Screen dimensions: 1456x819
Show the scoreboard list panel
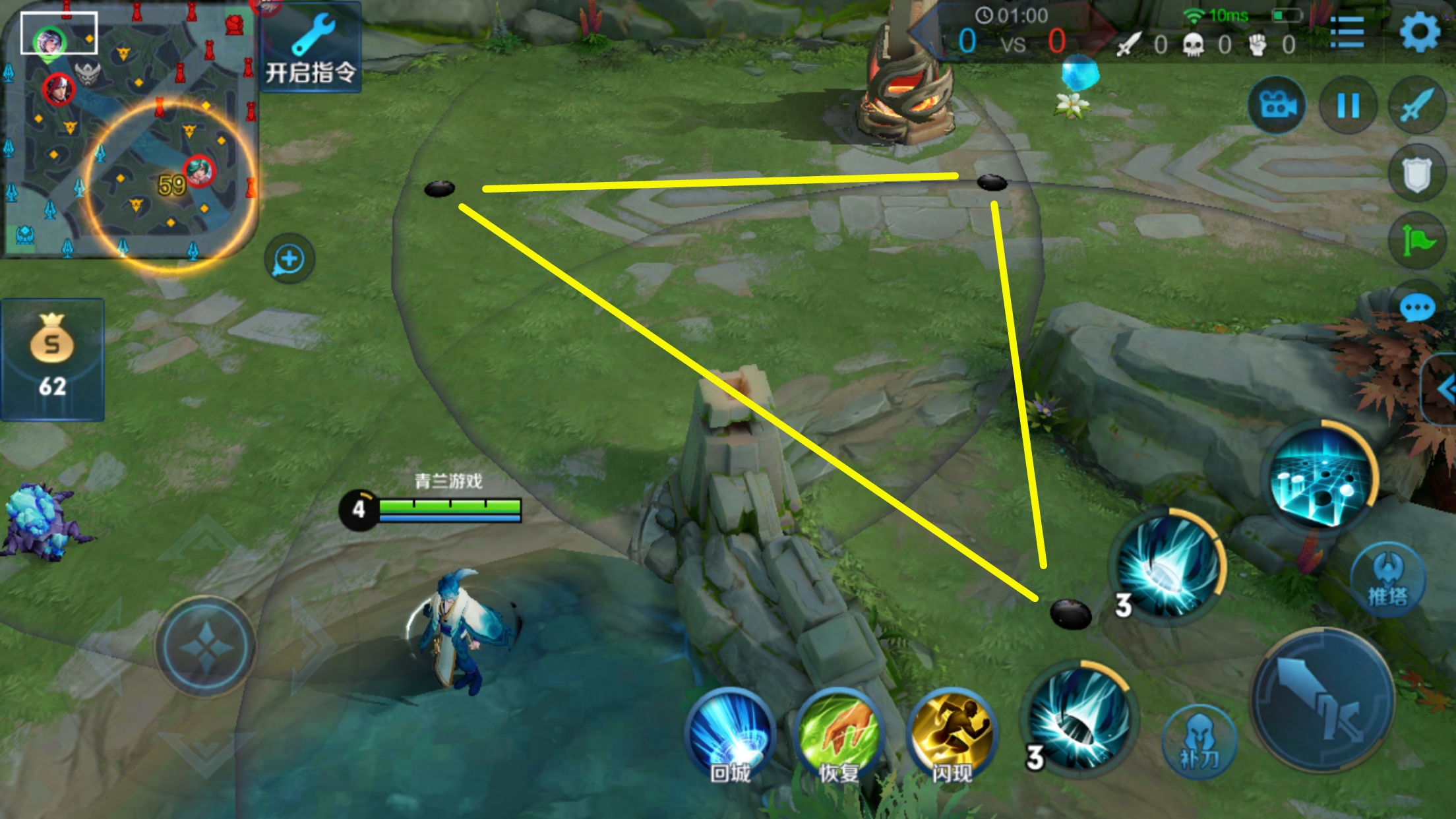(x=1347, y=32)
